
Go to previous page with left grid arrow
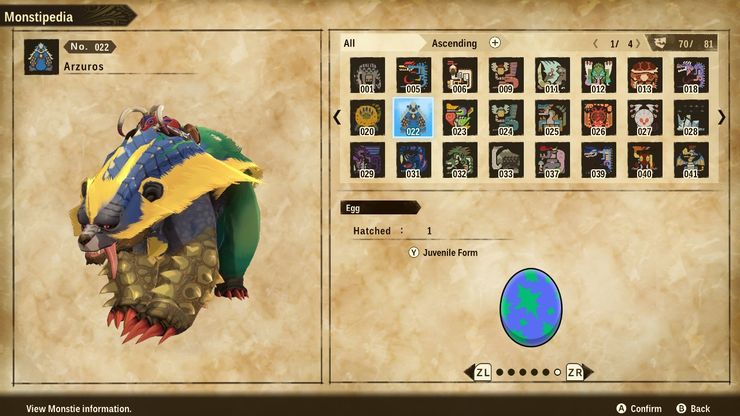pyautogui.click(x=337, y=117)
